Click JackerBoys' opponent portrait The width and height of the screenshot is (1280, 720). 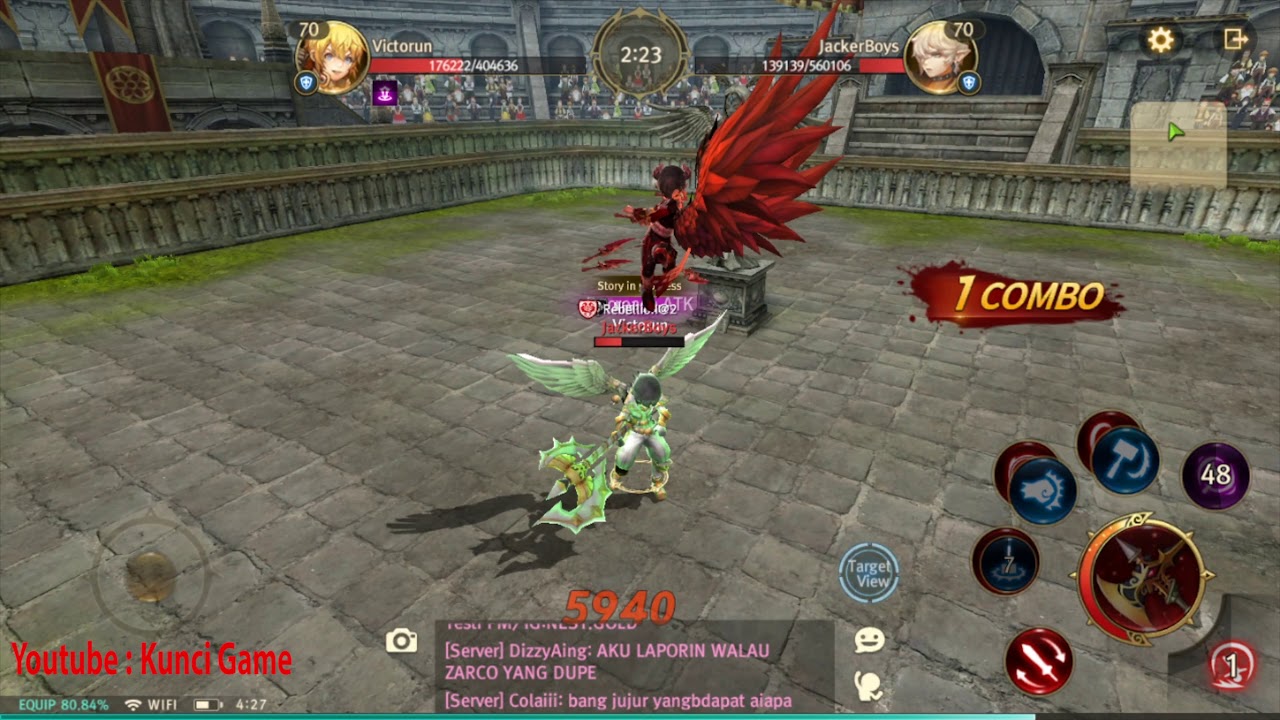[x=939, y=56]
